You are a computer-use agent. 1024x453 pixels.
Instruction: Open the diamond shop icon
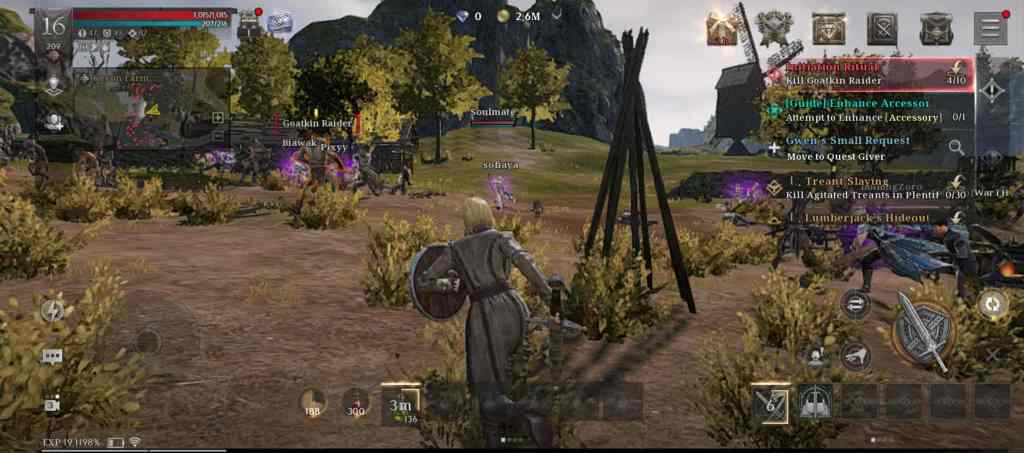[x=828, y=28]
